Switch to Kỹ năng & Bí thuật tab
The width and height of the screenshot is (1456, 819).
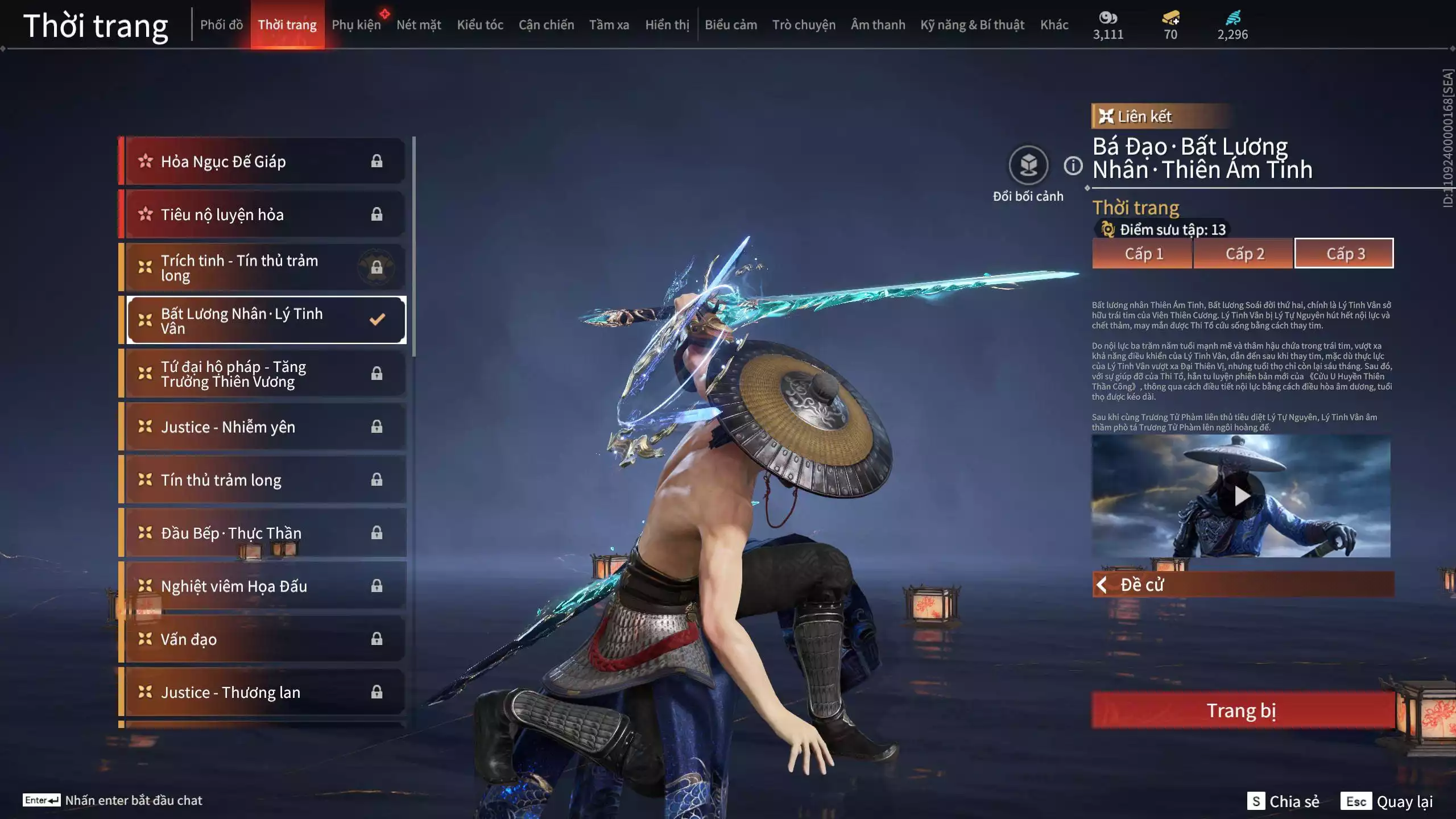point(972,25)
